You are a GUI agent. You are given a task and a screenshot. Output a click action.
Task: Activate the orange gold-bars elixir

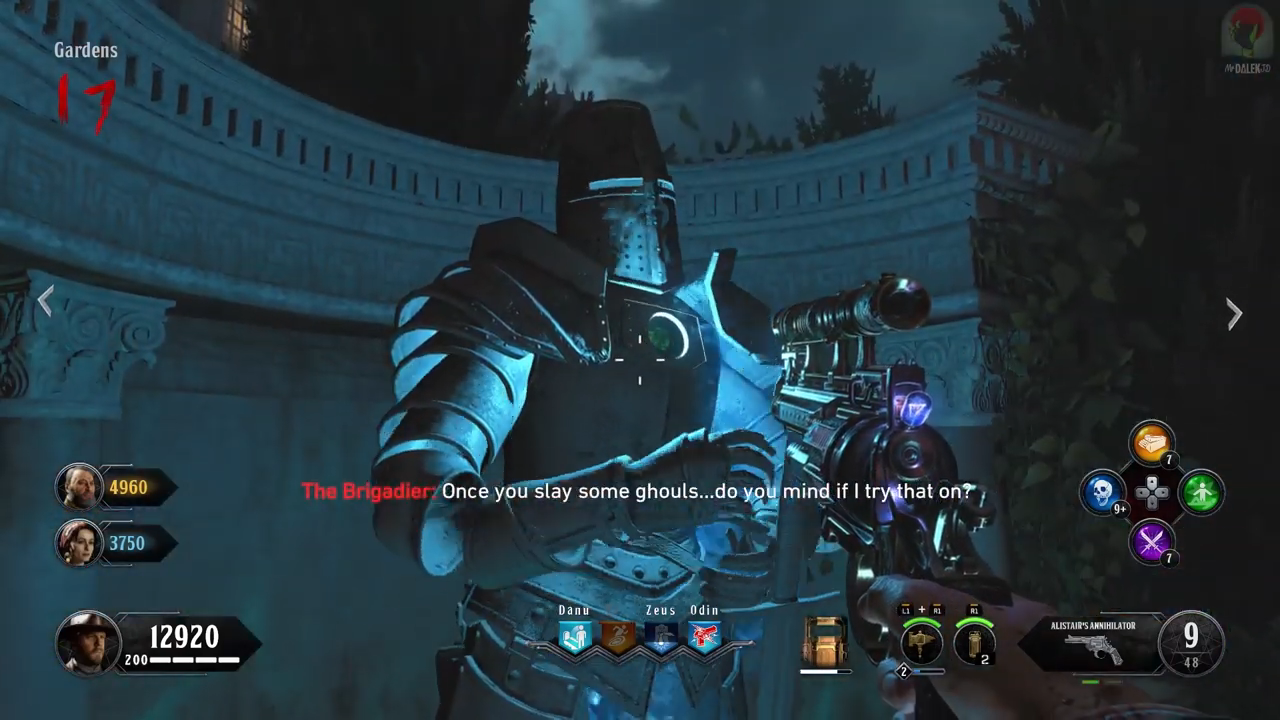tap(1151, 444)
